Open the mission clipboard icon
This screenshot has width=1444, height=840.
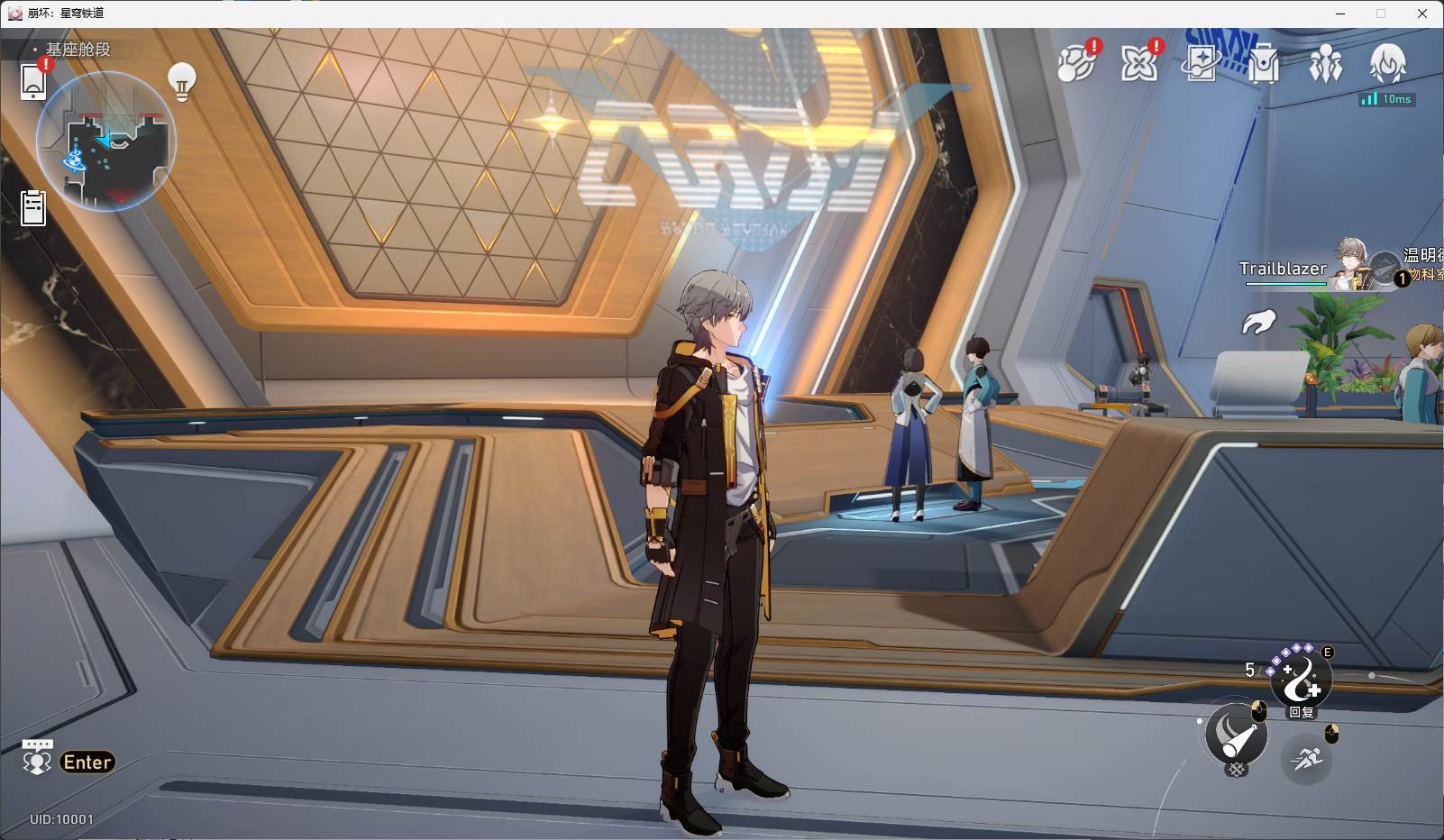33,207
